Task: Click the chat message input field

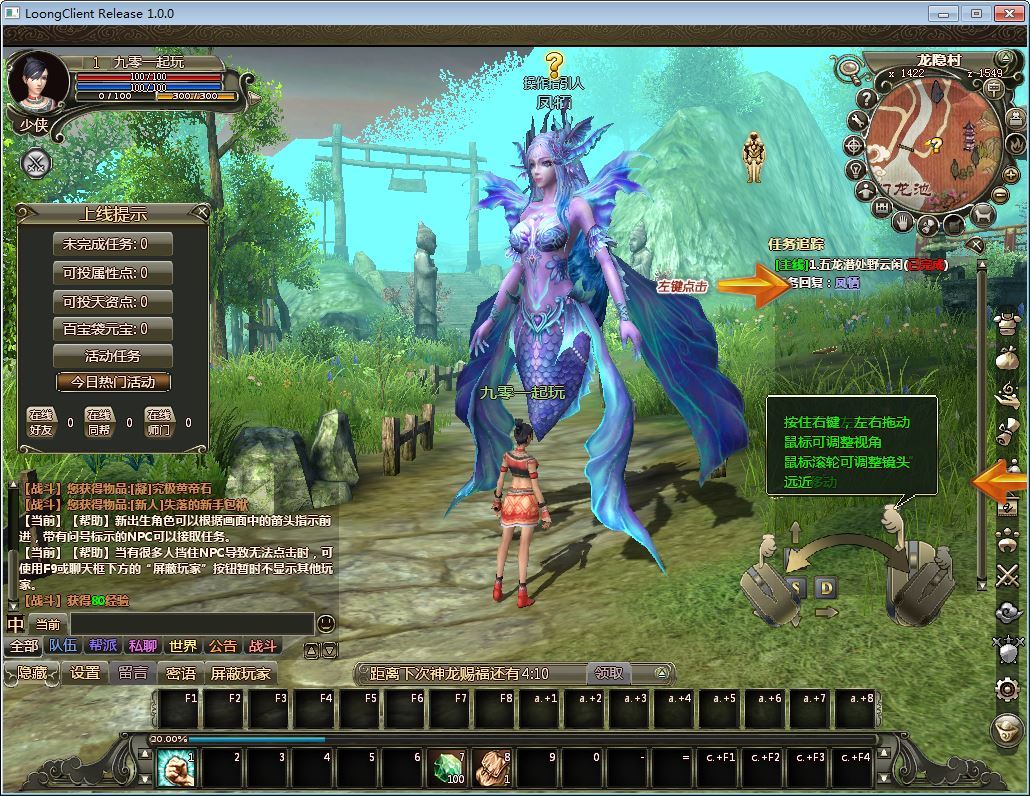Action: (x=190, y=624)
